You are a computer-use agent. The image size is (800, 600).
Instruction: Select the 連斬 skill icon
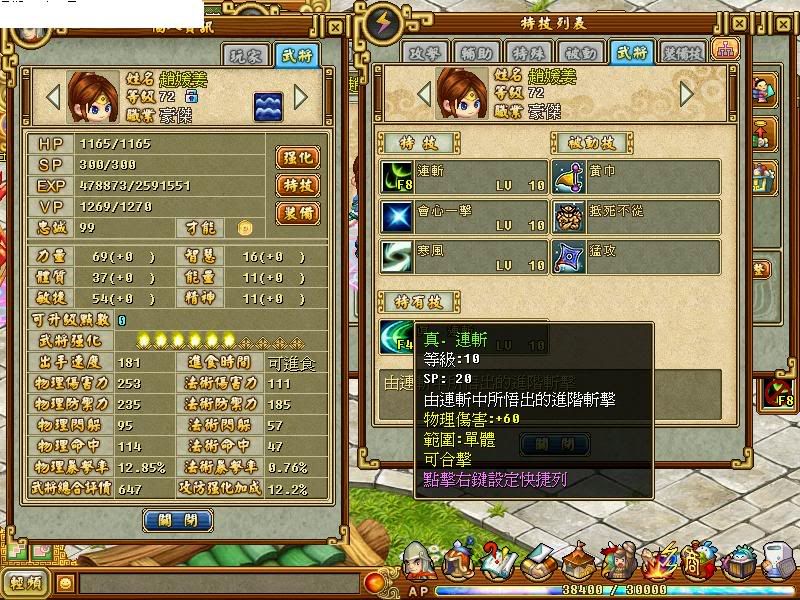(x=396, y=177)
